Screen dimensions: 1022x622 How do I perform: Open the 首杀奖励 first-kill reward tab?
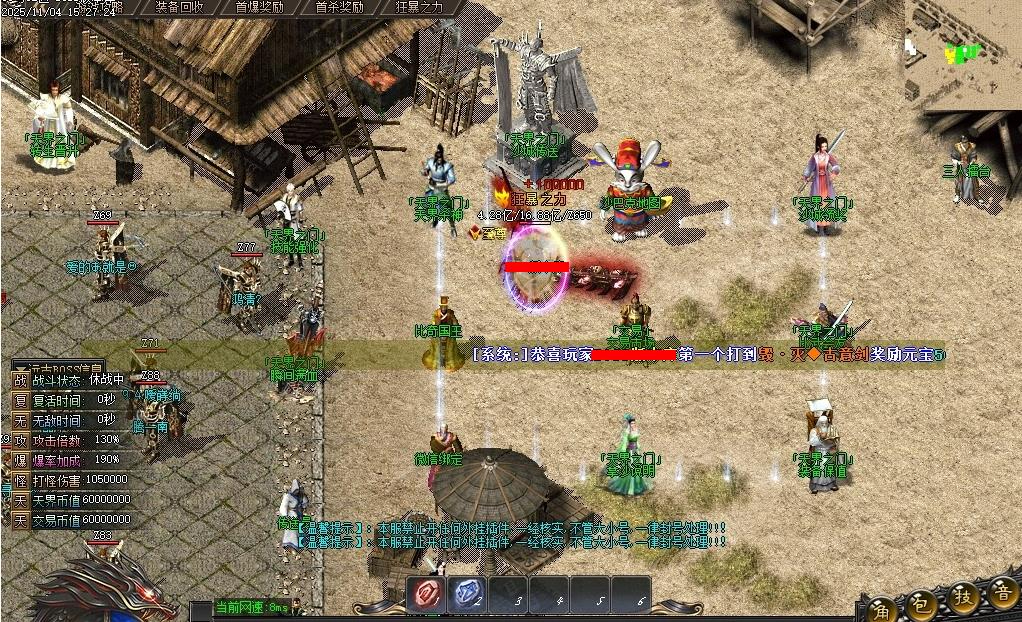(339, 6)
